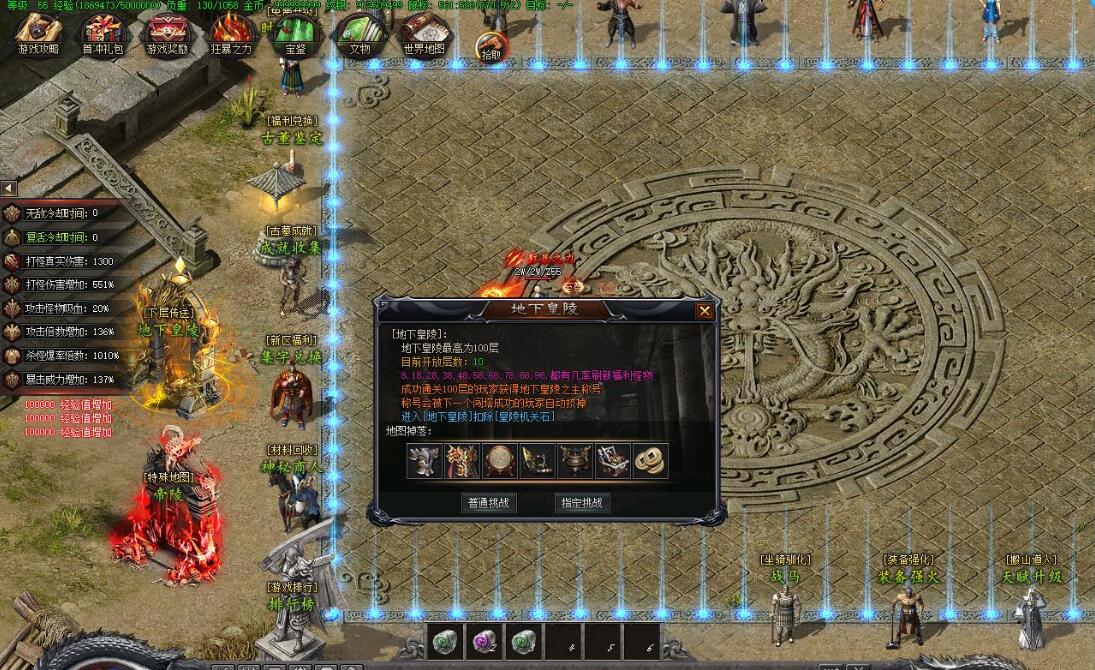Select the silver armor drop item
This screenshot has width=1095, height=670.
pyautogui.click(x=425, y=460)
